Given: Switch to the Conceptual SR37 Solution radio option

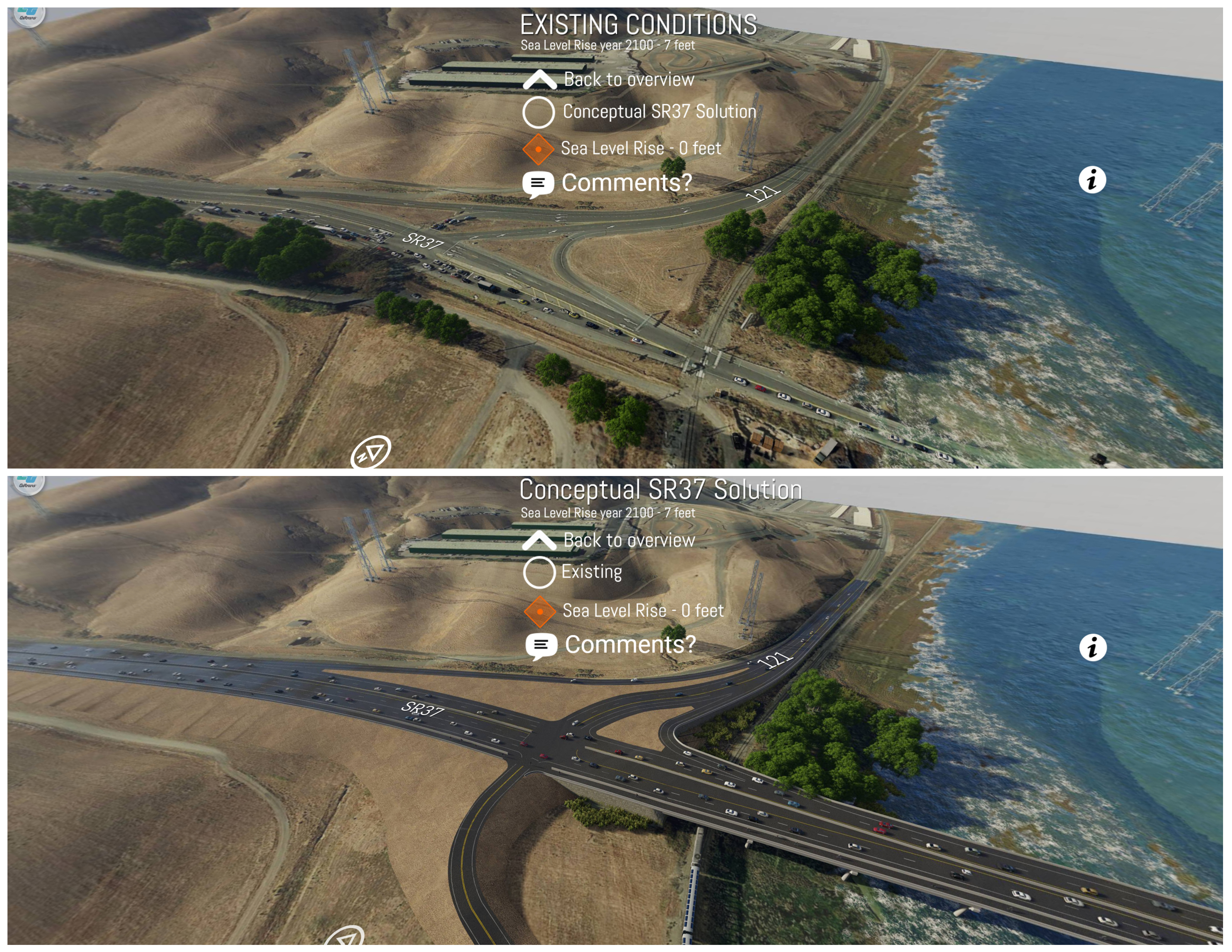Looking at the screenshot, I should (538, 112).
